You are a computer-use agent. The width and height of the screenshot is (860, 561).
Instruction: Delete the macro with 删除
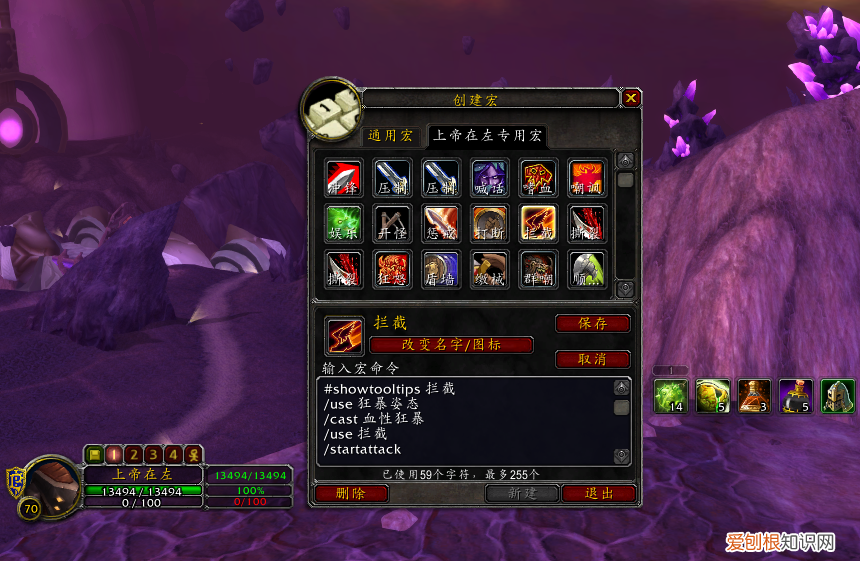pyautogui.click(x=351, y=493)
